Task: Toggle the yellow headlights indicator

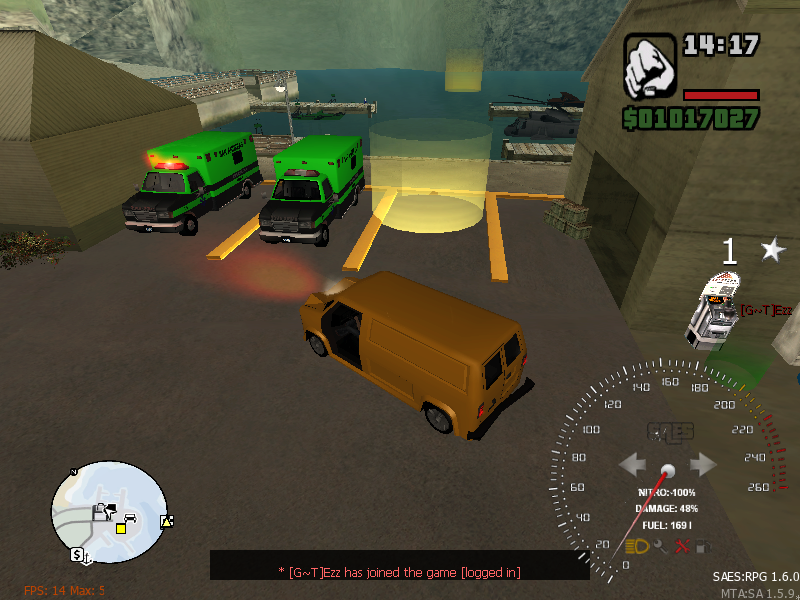Action: click(x=636, y=546)
